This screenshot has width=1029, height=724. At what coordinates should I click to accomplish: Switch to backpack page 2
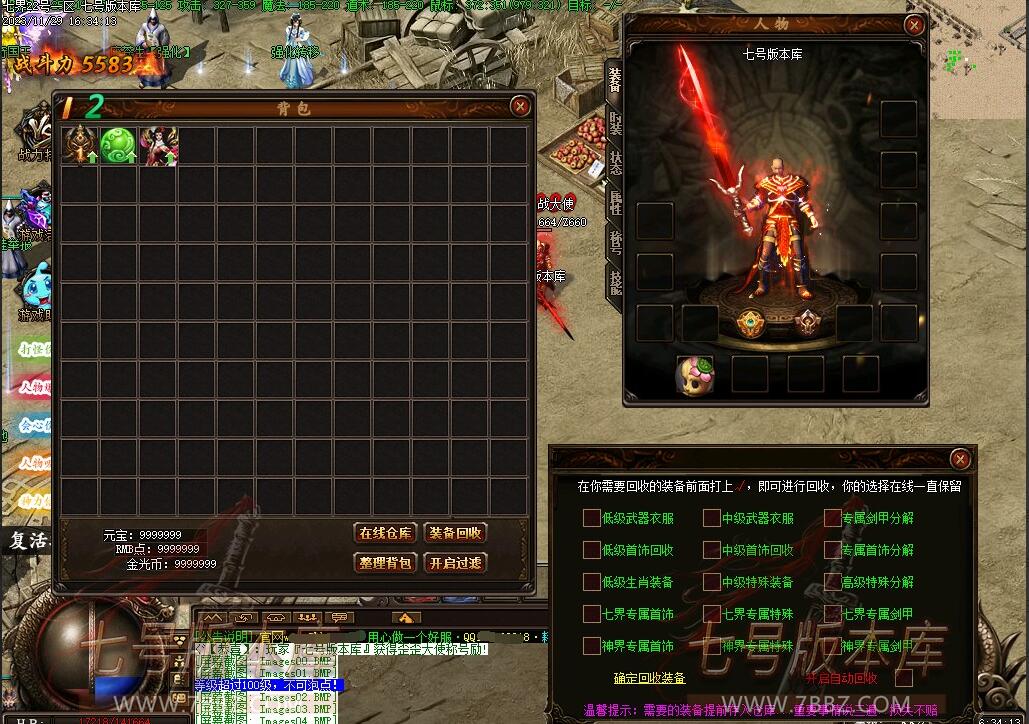click(94, 107)
